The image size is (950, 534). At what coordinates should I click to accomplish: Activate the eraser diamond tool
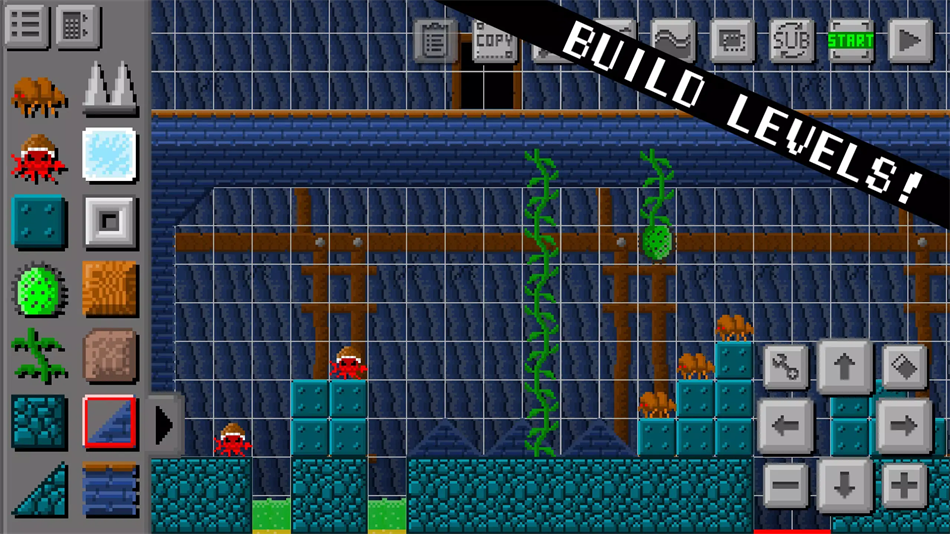(x=903, y=367)
